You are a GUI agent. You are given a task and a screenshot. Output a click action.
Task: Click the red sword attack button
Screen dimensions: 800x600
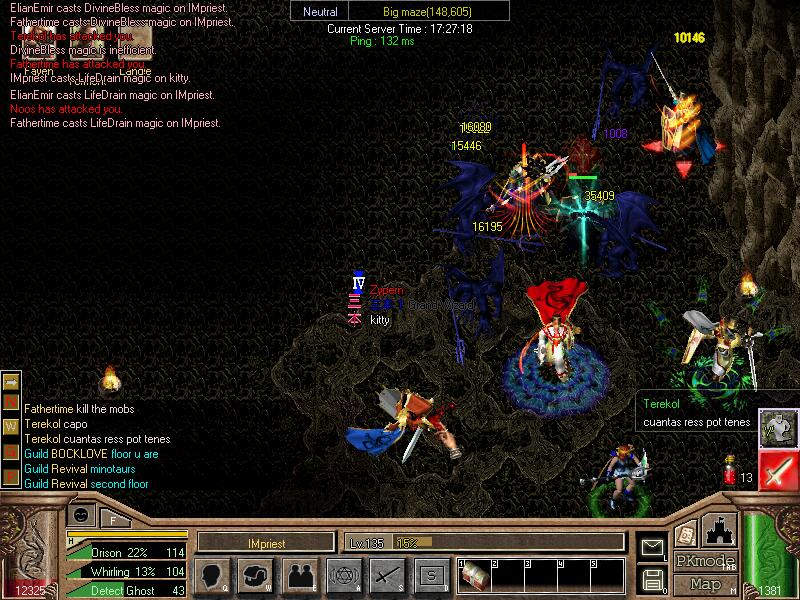tap(776, 470)
